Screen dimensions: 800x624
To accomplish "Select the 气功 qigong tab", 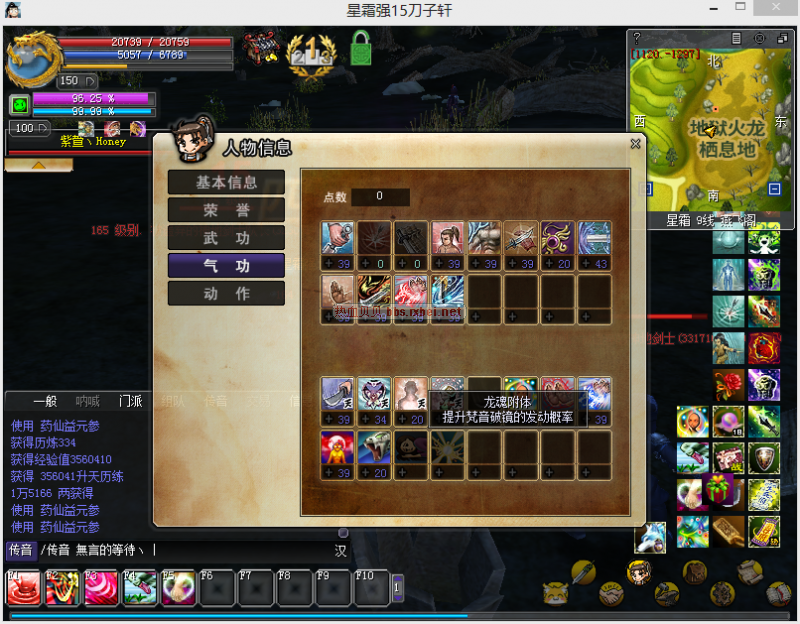I will tap(226, 266).
